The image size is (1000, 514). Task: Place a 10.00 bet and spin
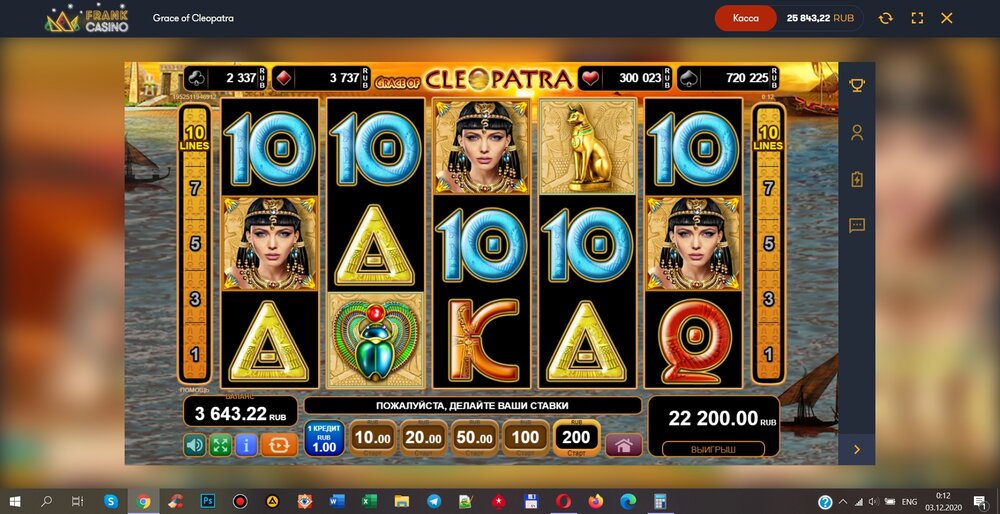(372, 438)
